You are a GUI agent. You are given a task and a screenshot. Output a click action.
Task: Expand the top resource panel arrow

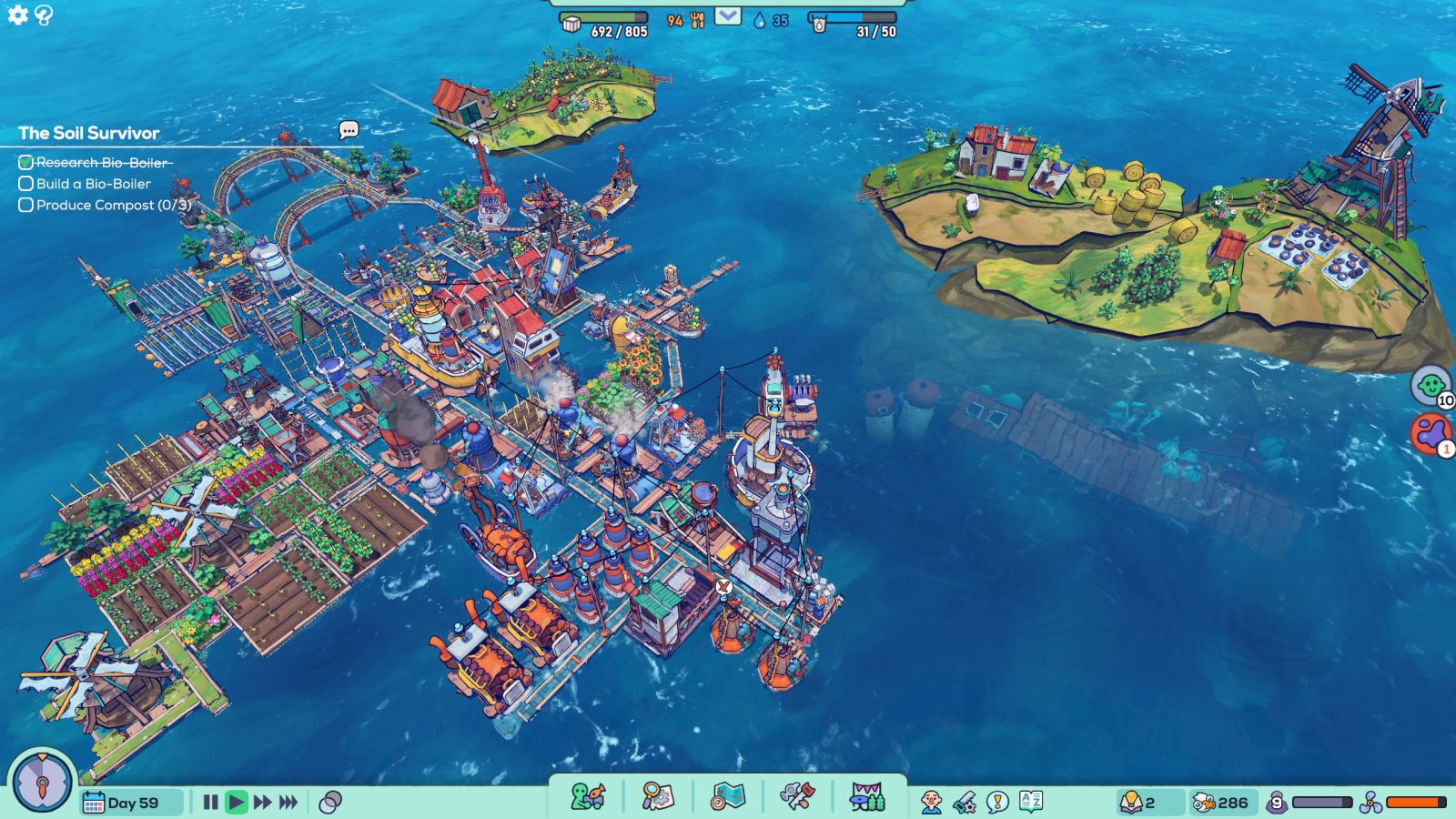point(727,16)
